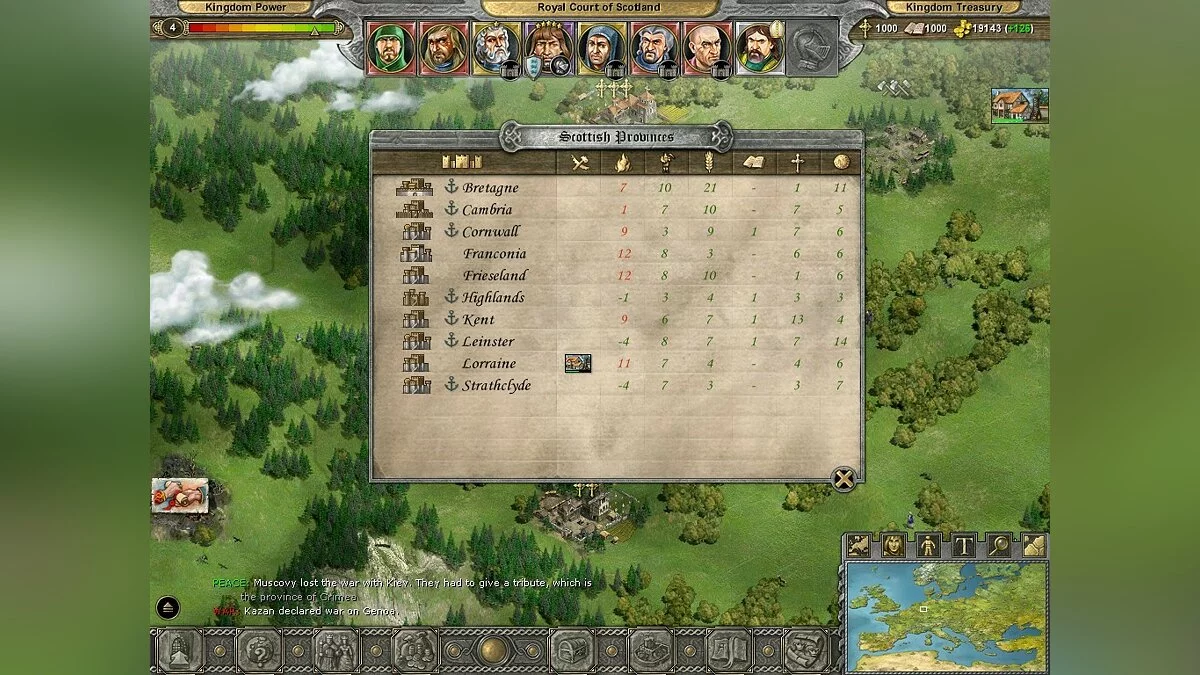Open the handshake notification icon
This screenshot has width=1200, height=675.
[180, 496]
